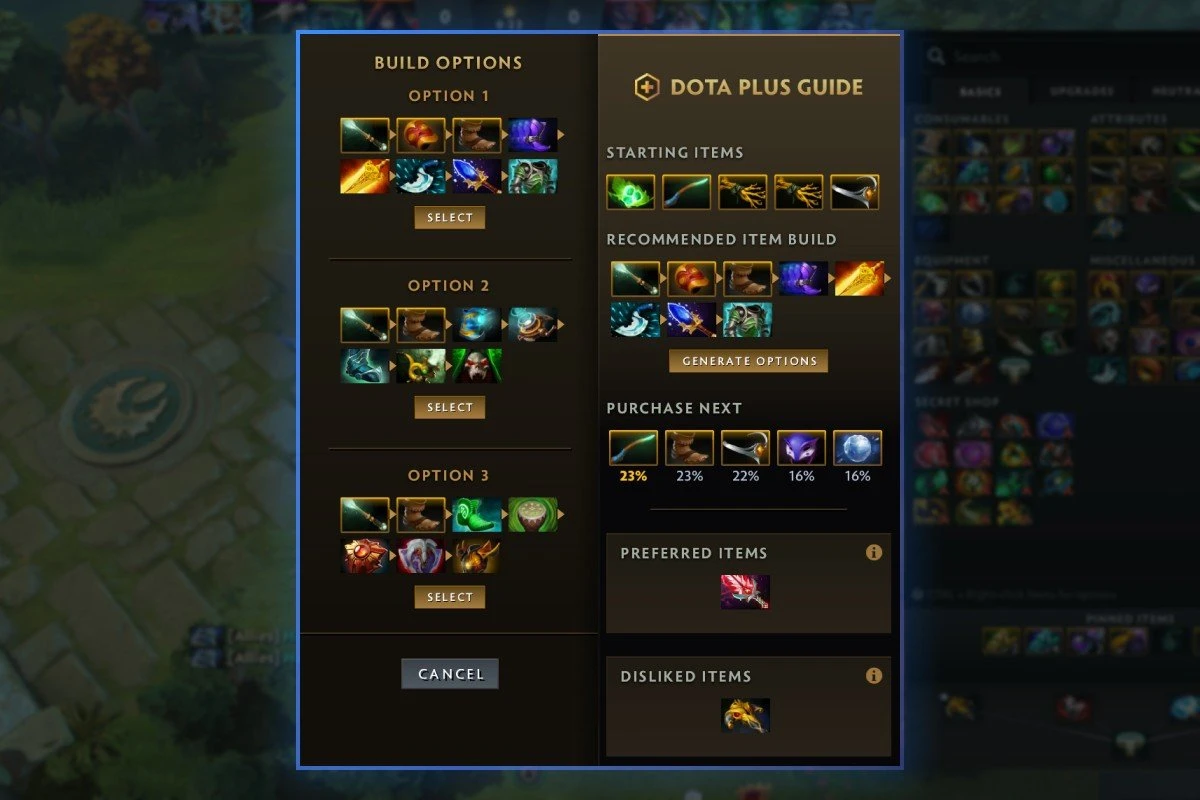Select the blue-white orb in Purchase Next
Screen dimensions: 1200x800
click(858, 448)
